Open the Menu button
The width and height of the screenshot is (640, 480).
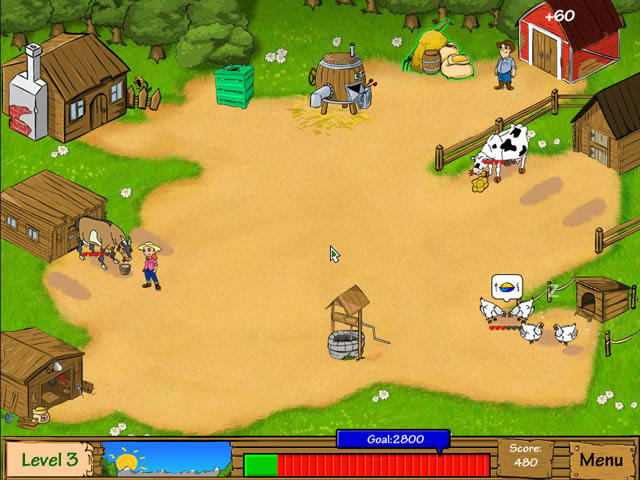[x=601, y=460]
